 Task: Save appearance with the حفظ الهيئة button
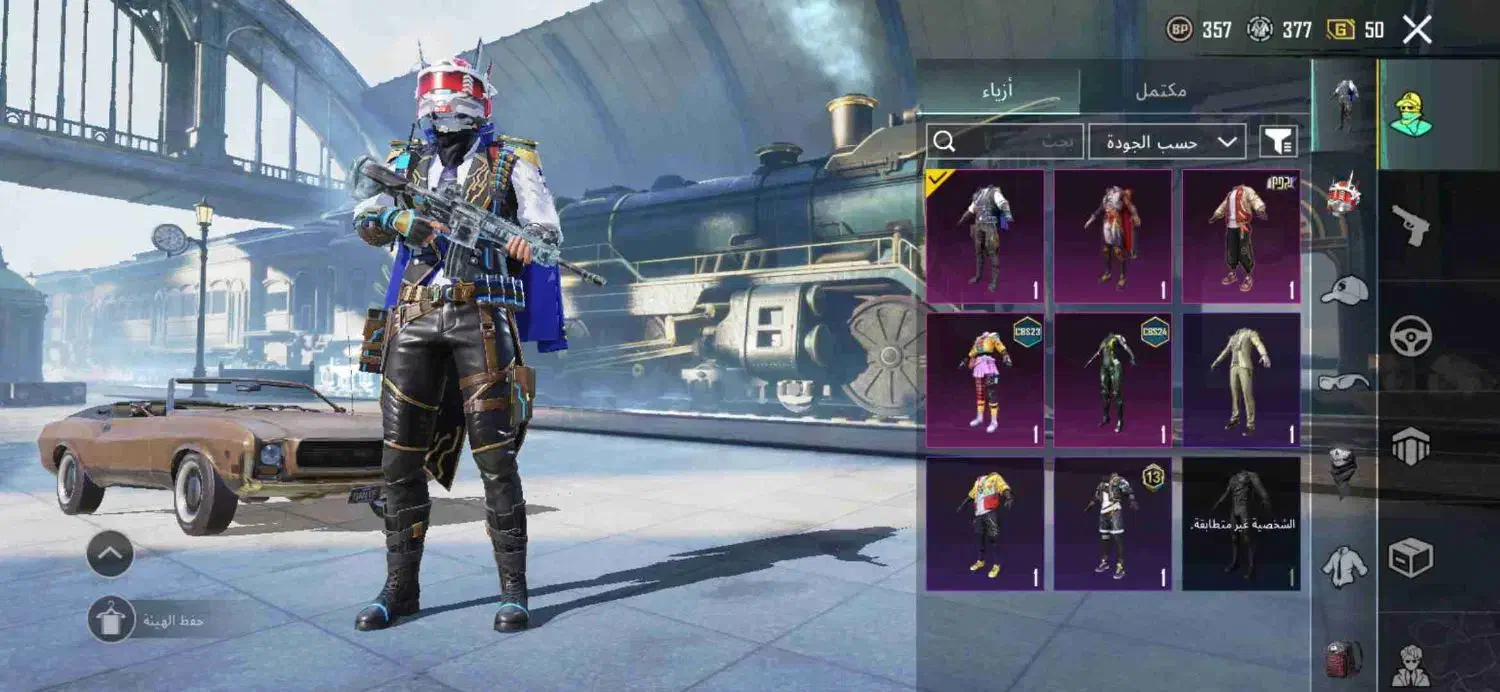[x=111, y=620]
